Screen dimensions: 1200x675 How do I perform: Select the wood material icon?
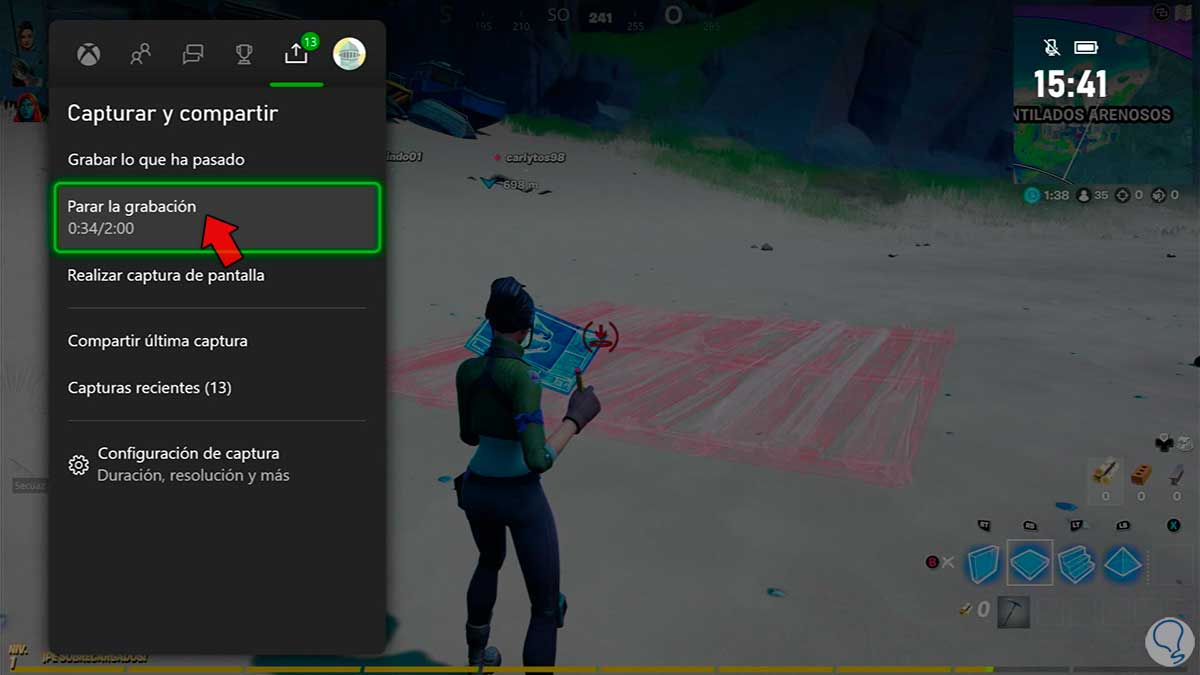[x=1105, y=472]
